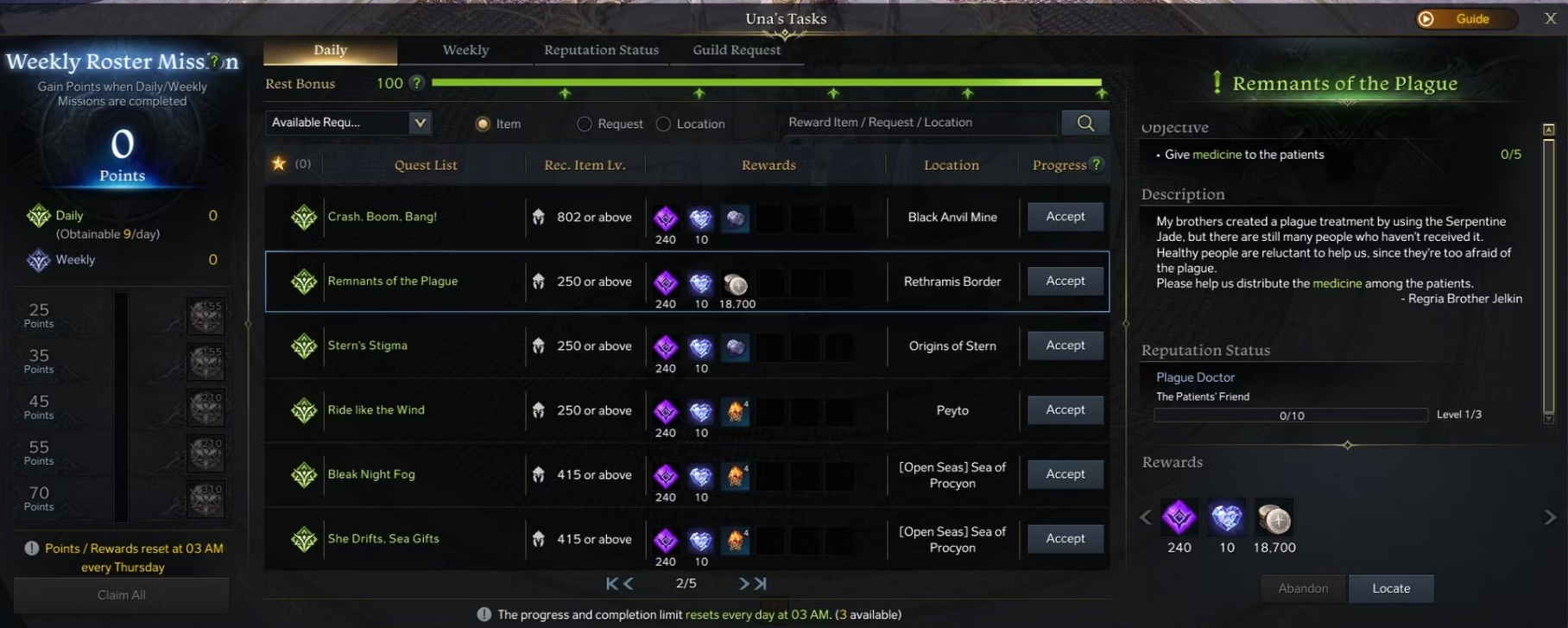Image resolution: width=1568 pixels, height=628 pixels.
Task: Select the Request radio button
Action: coord(584,124)
